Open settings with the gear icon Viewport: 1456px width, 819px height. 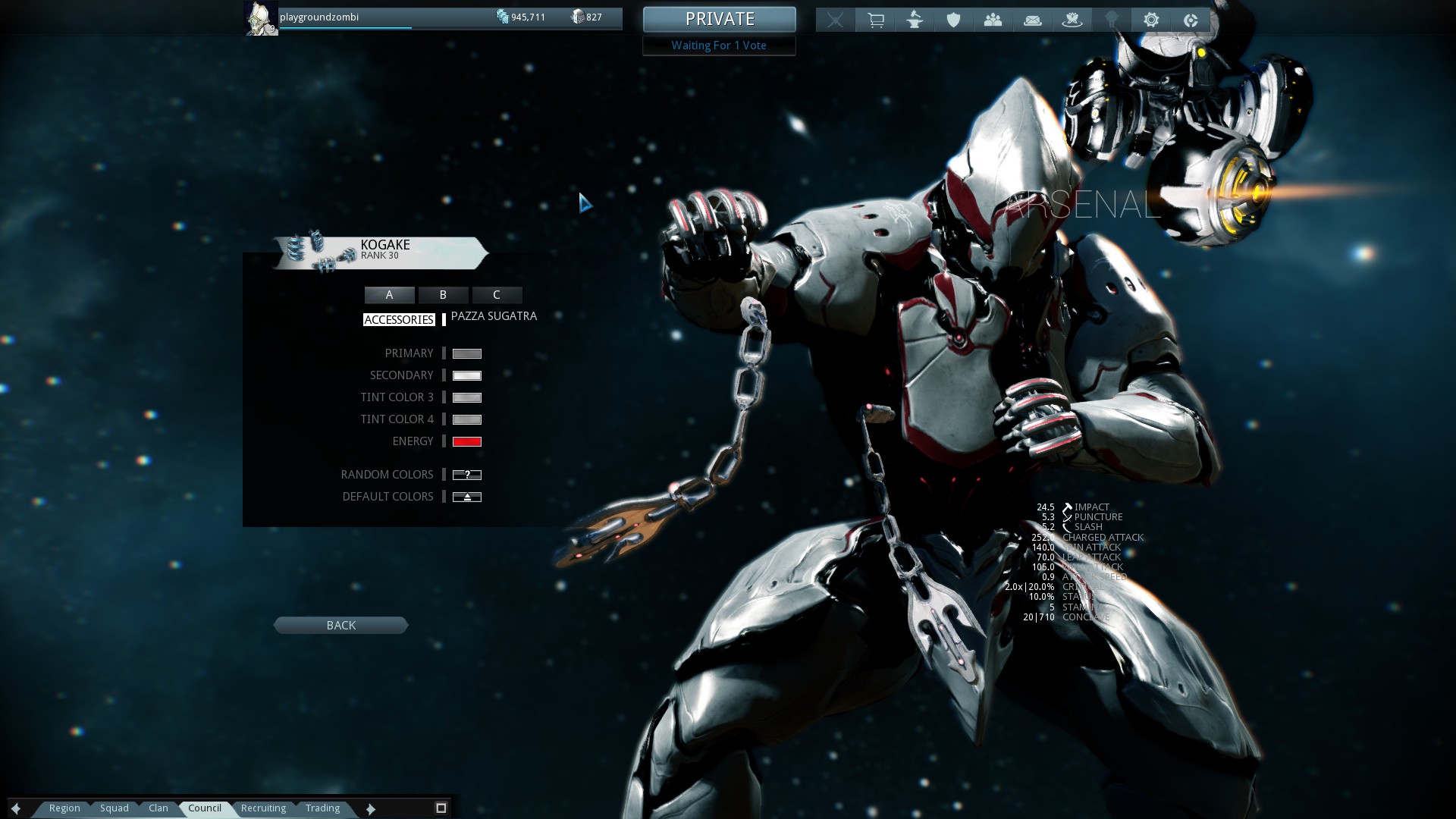click(1150, 20)
